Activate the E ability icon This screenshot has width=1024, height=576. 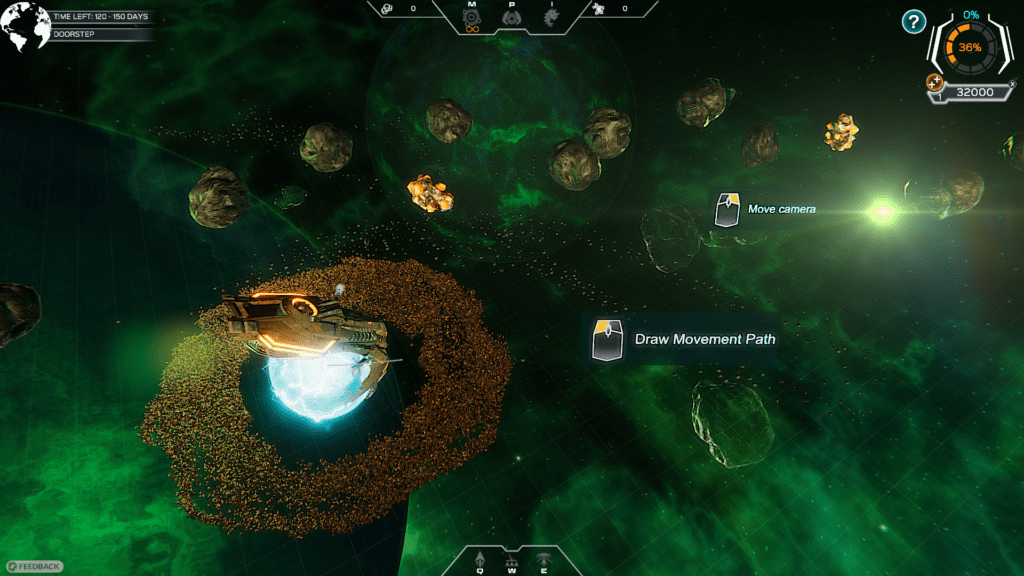click(544, 558)
